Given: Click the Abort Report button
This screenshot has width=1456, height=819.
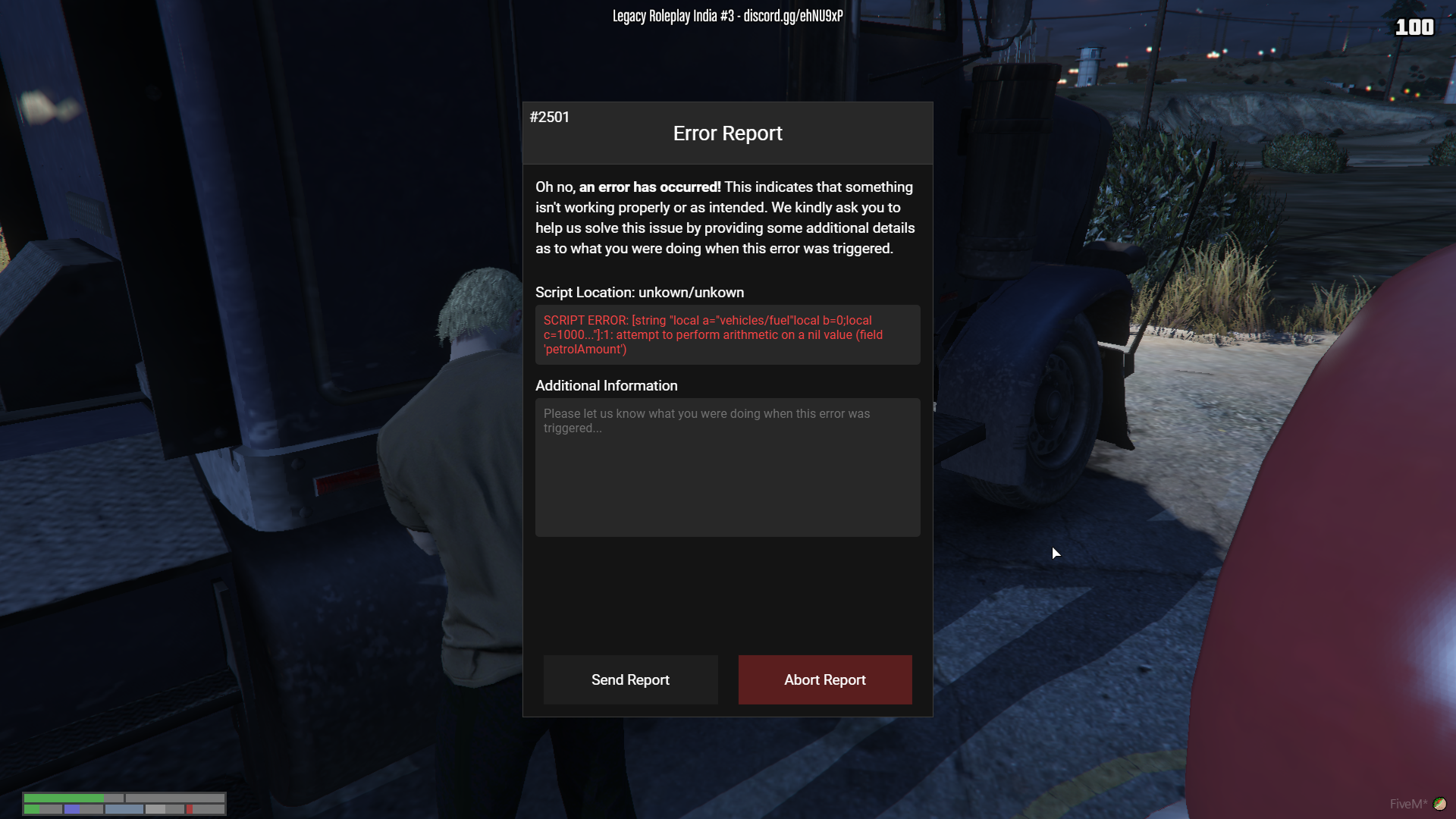Looking at the screenshot, I should 825,679.
